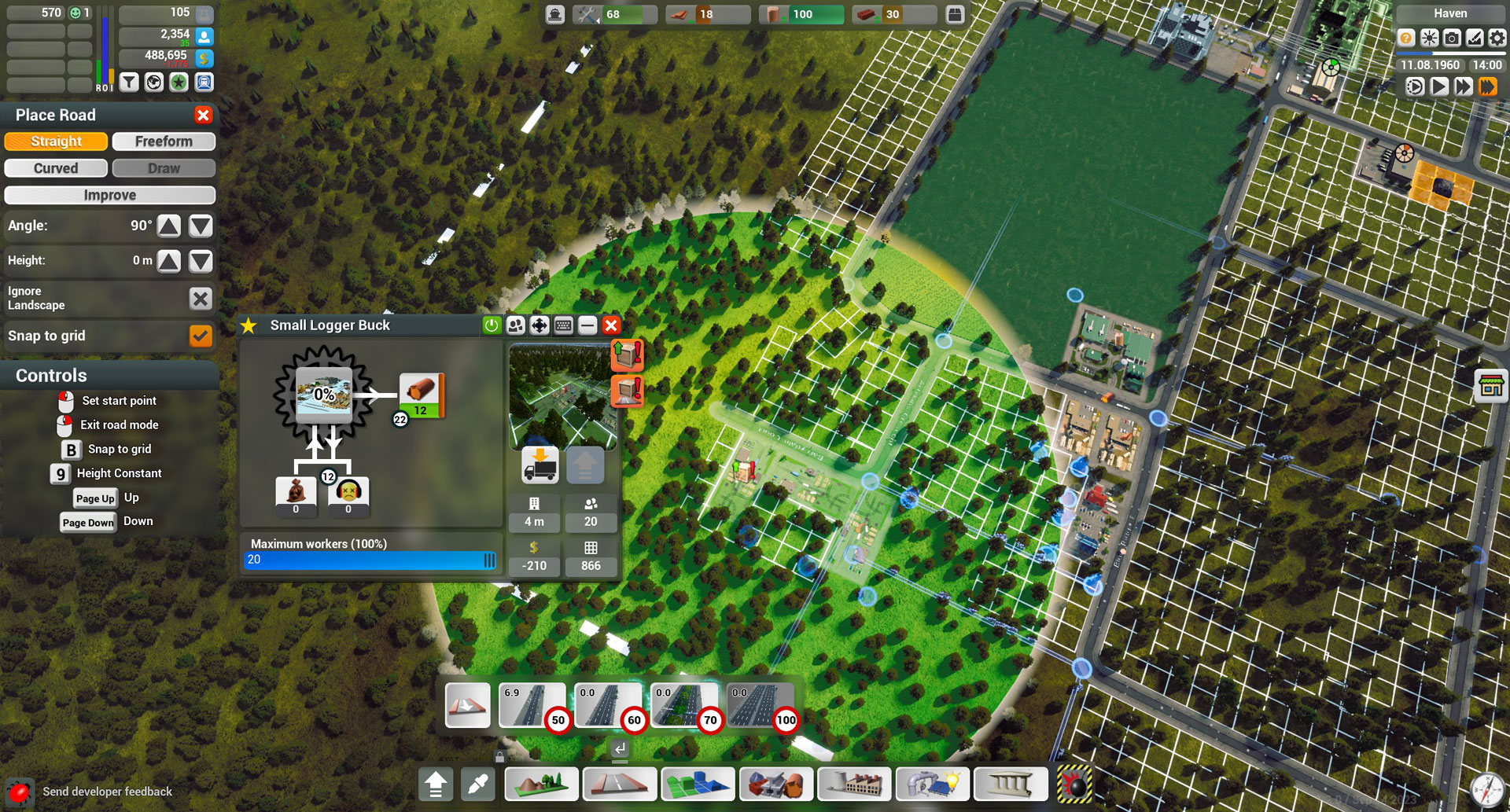
Task: Click the Improve road button
Action: click(109, 194)
